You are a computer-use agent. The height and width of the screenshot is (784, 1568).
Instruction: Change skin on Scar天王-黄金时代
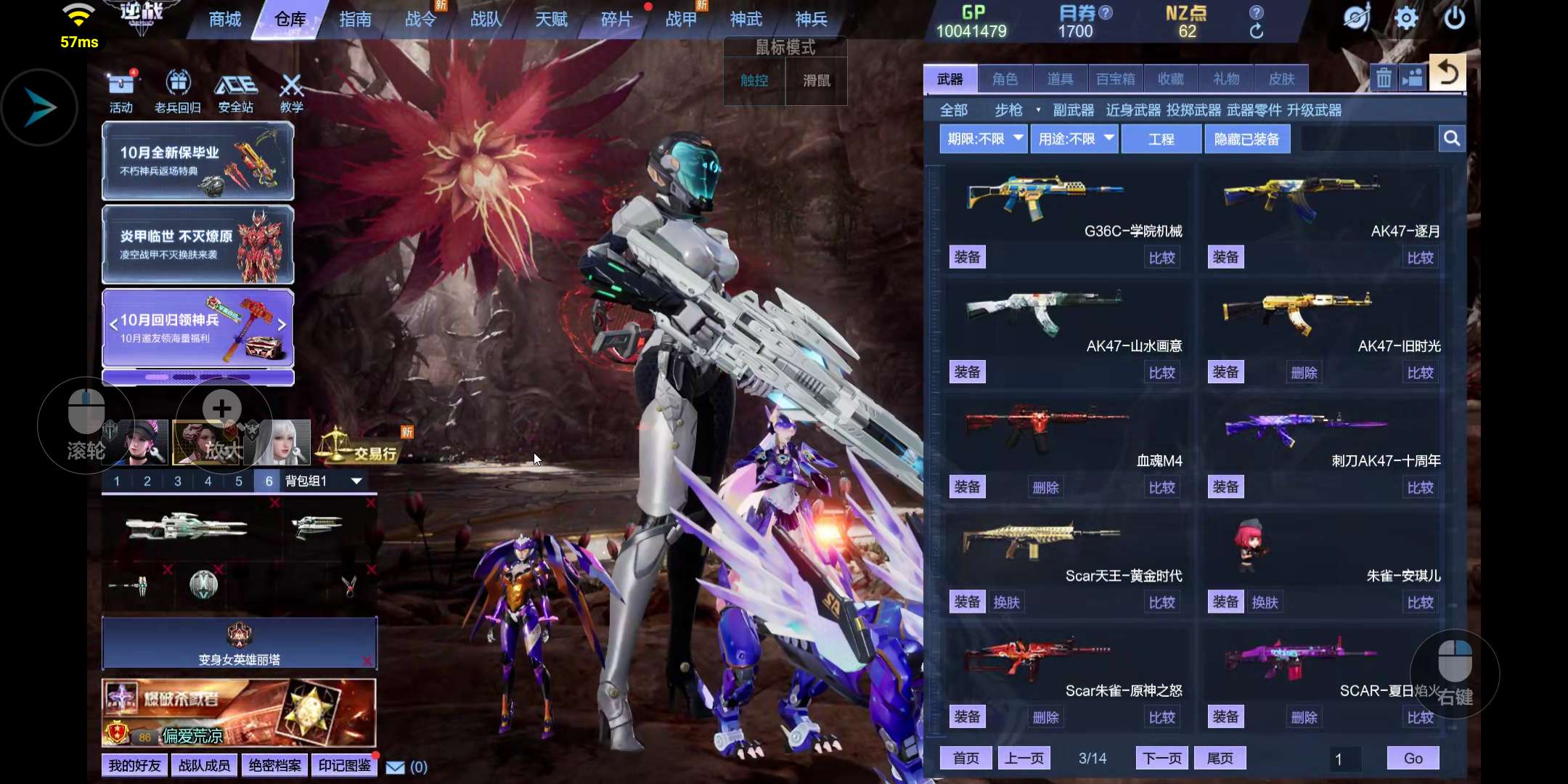coord(1006,603)
